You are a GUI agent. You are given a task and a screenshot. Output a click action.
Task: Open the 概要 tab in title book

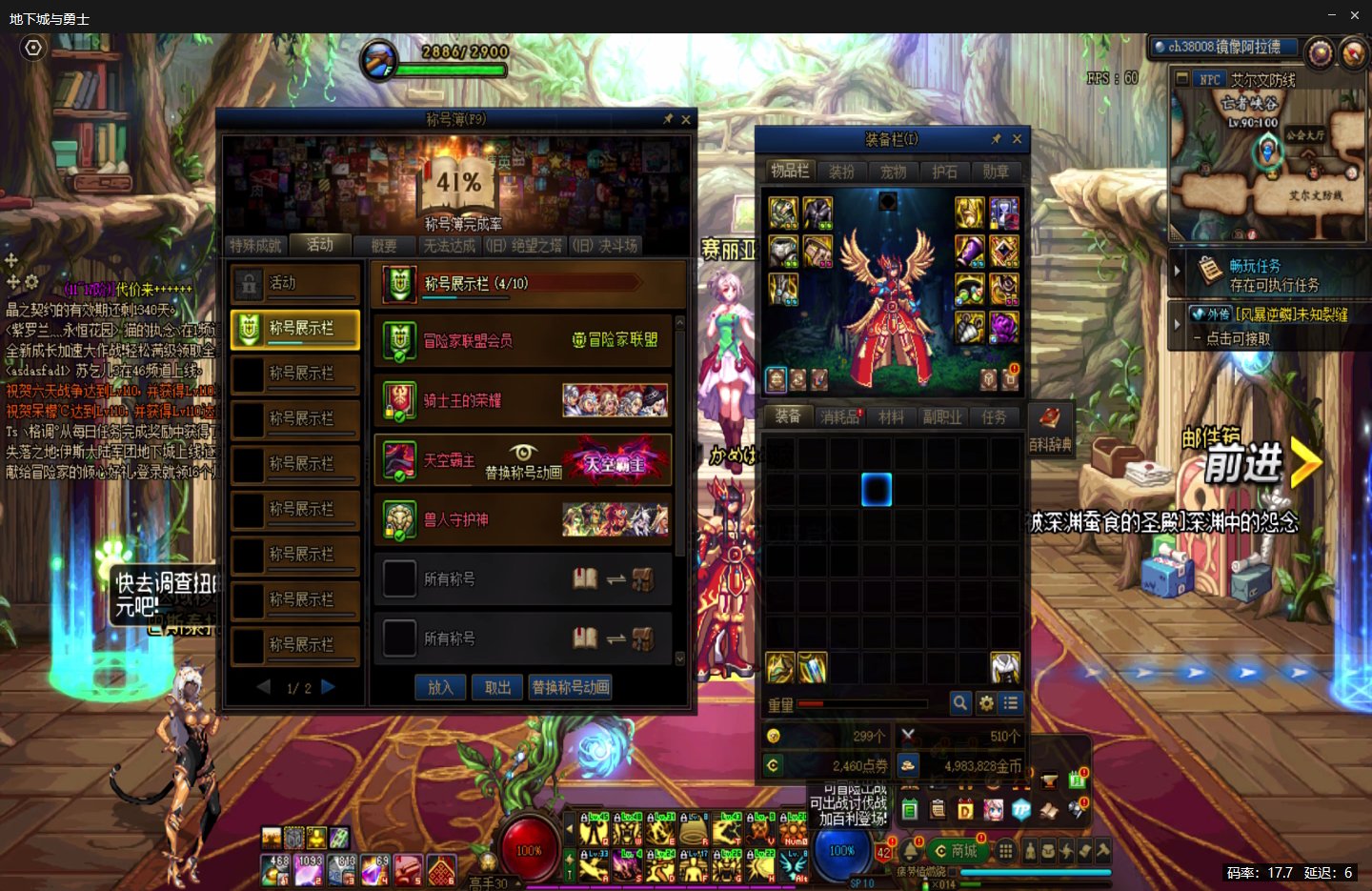pyautogui.click(x=384, y=246)
